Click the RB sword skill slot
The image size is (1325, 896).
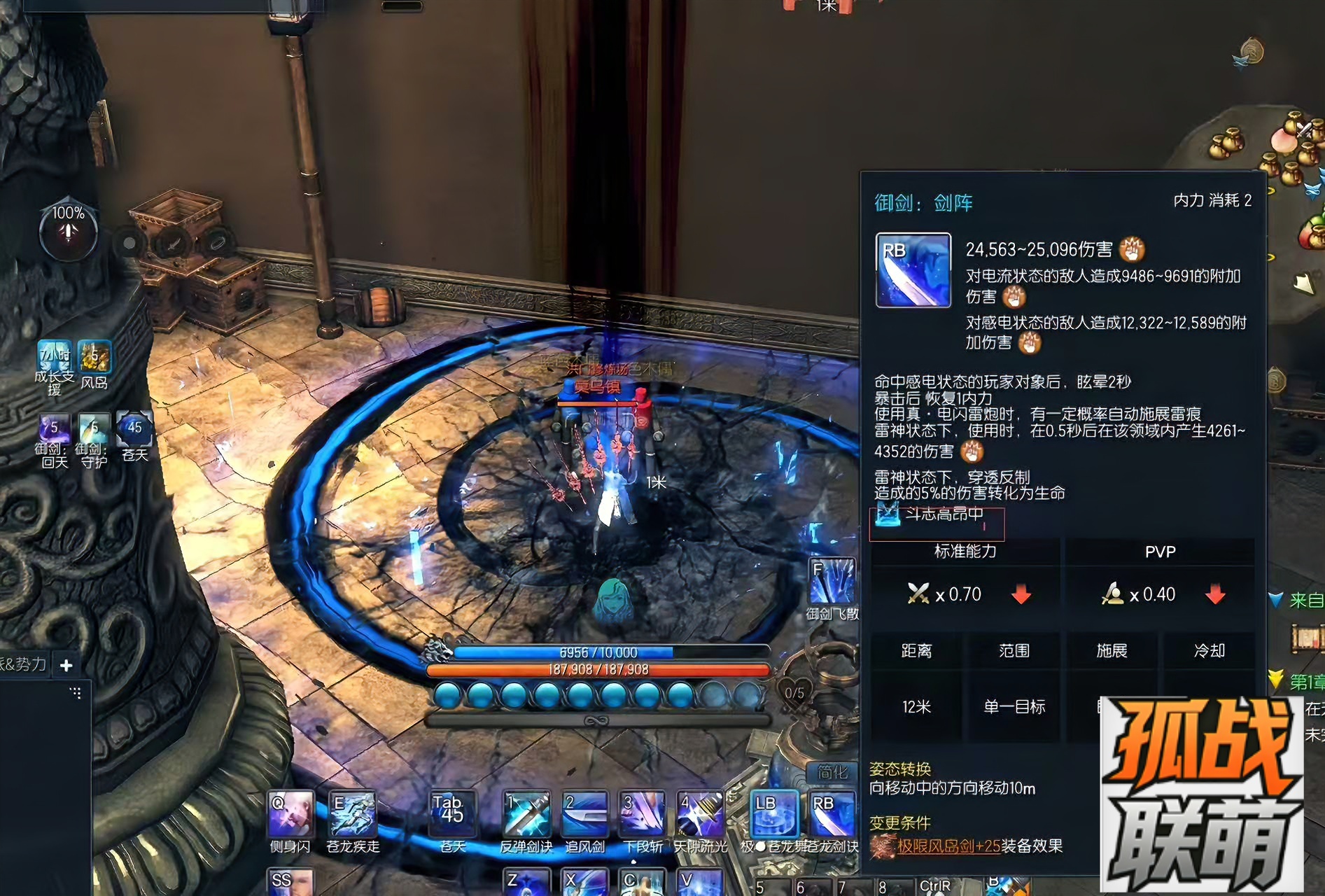click(832, 813)
